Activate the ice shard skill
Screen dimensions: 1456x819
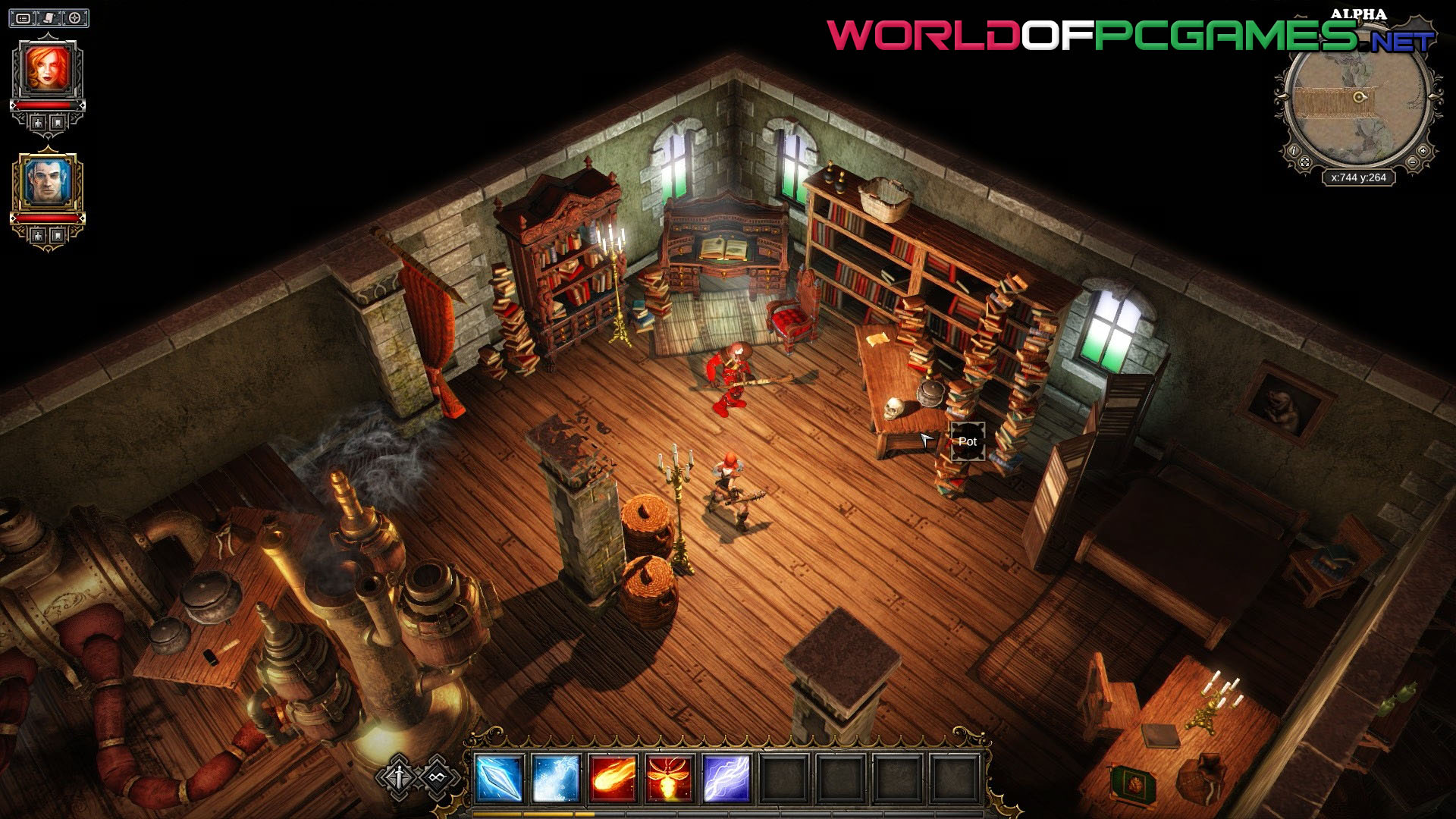click(x=498, y=778)
